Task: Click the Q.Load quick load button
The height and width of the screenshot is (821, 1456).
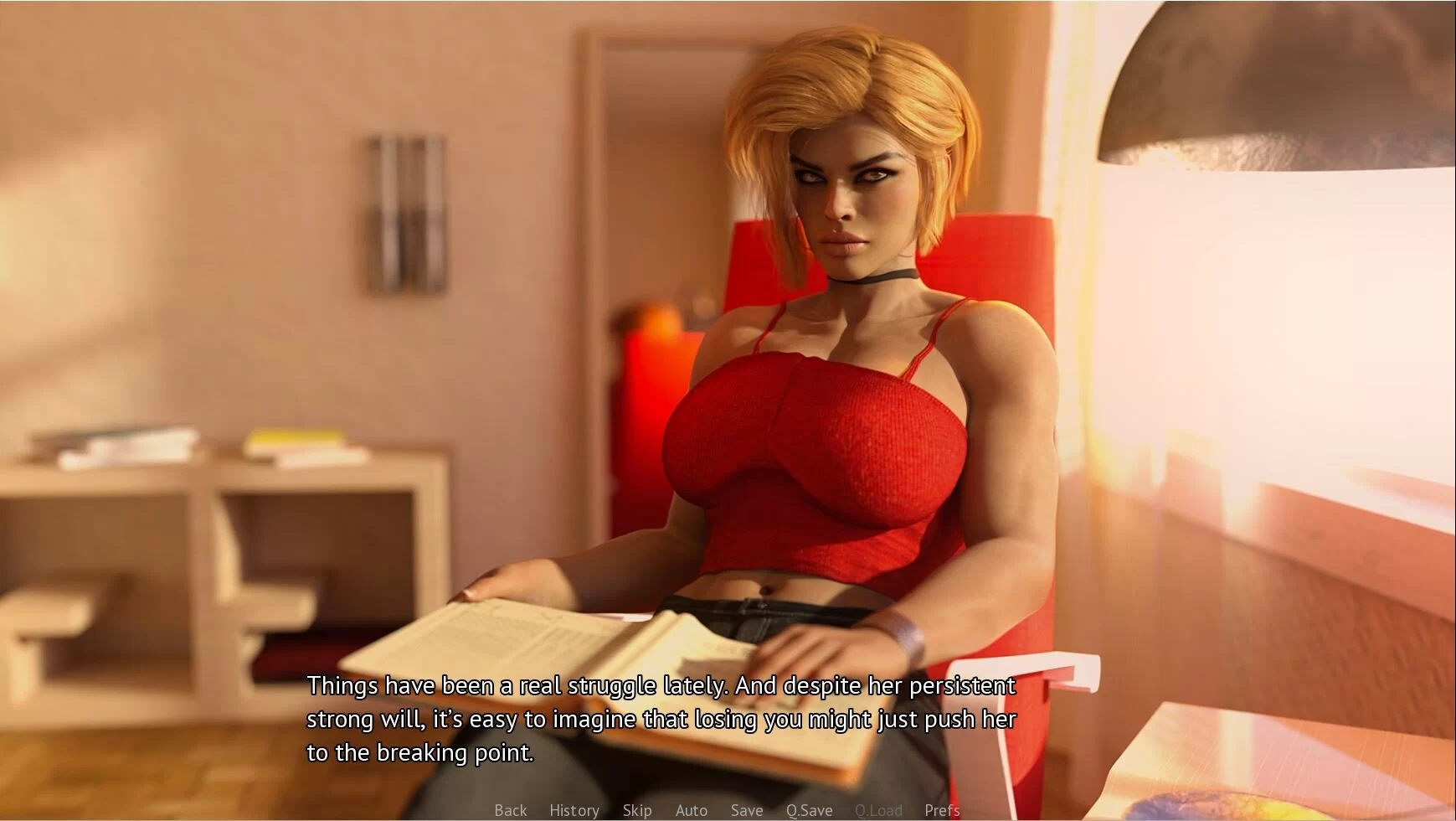Action: pos(878,810)
